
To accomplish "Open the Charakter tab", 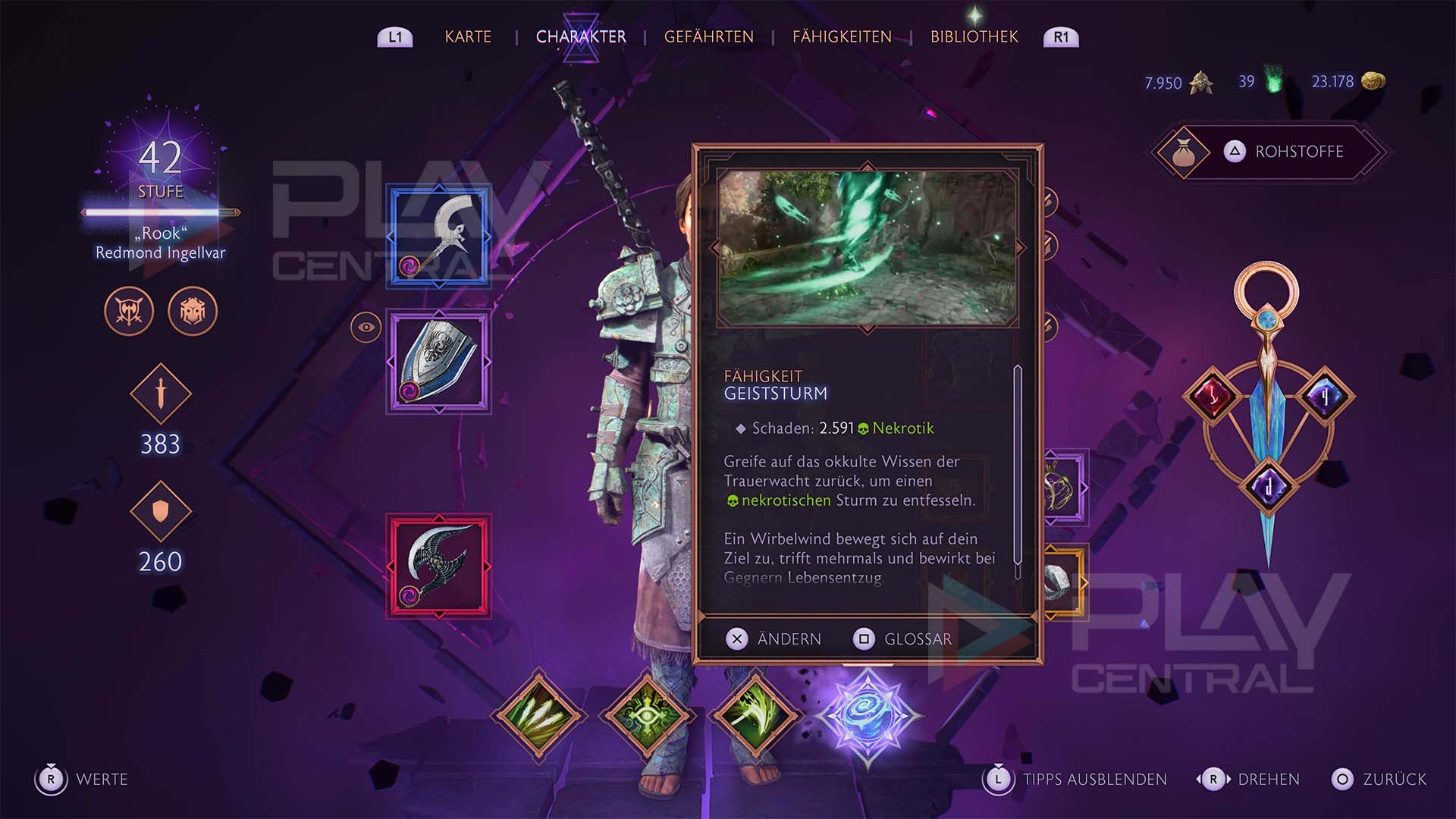I will click(581, 36).
